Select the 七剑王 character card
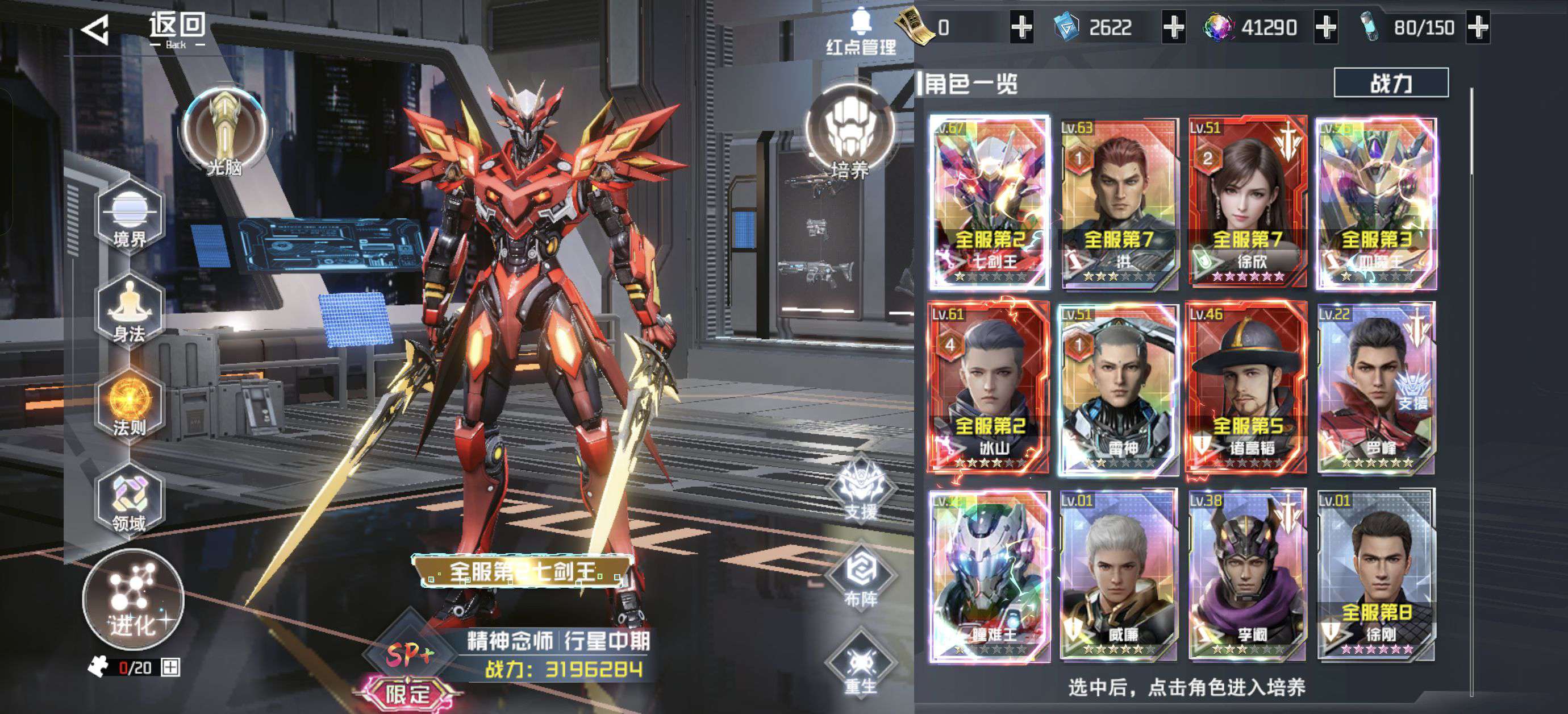 click(x=989, y=202)
